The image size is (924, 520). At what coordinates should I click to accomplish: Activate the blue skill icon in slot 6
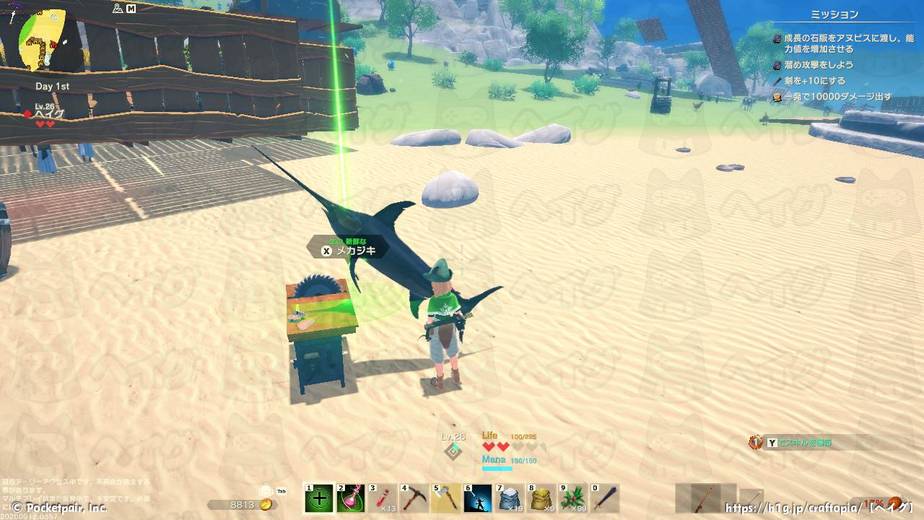pyautogui.click(x=479, y=498)
